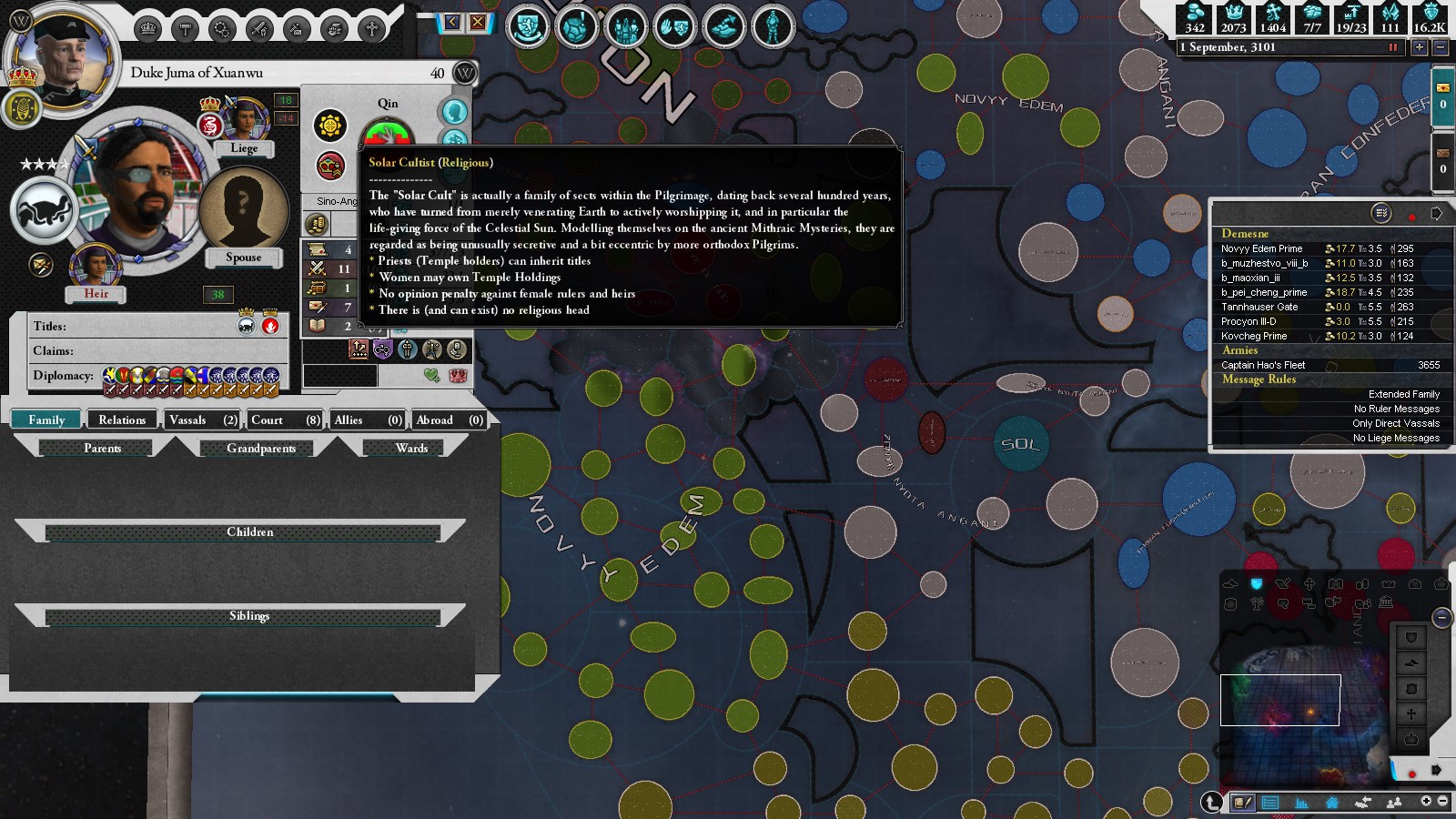Toggle the Only Direct Vassals message rule

[x=1395, y=423]
